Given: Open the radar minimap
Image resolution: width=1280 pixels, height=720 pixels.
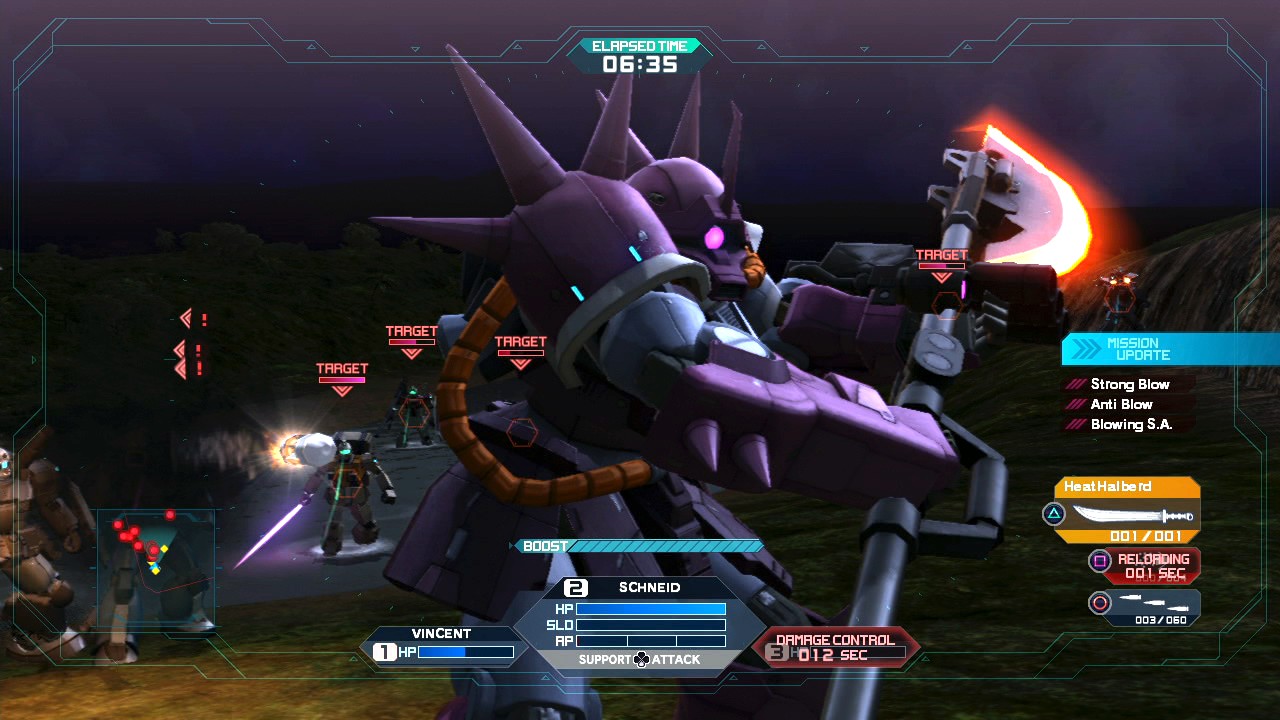Looking at the screenshot, I should [x=155, y=565].
